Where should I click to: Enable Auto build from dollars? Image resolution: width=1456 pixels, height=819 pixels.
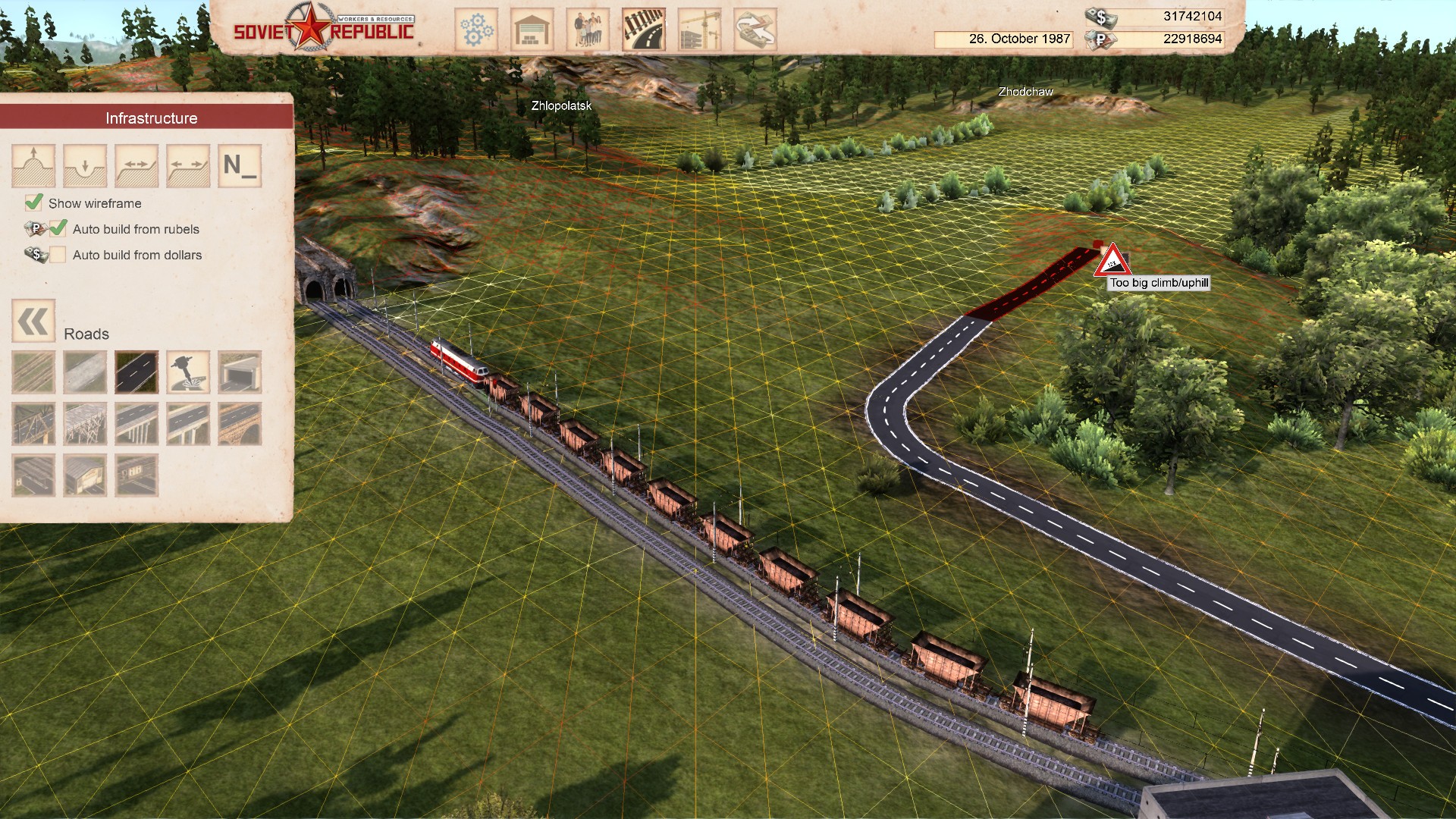[58, 255]
